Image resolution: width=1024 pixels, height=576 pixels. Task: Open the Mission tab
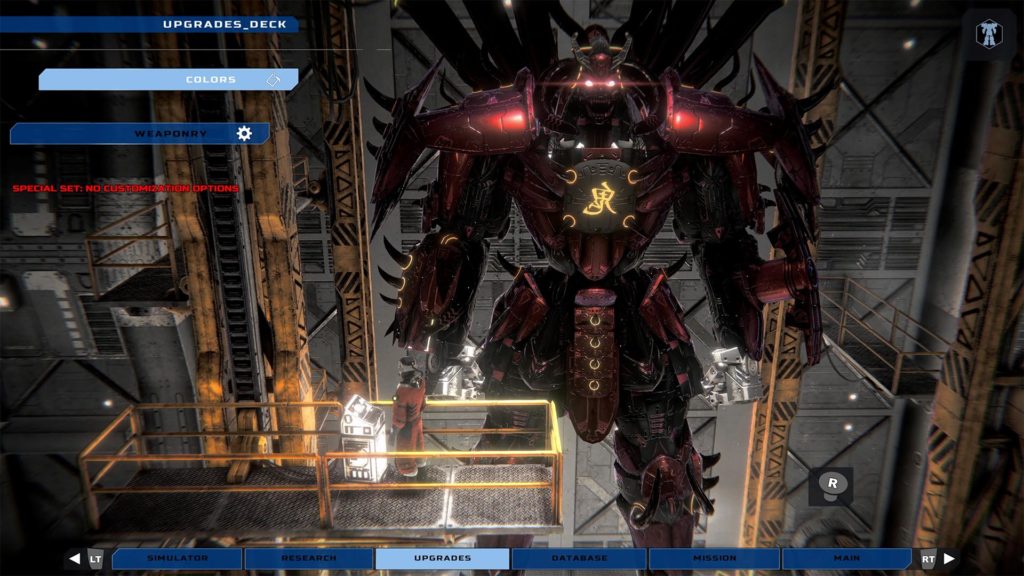714,558
